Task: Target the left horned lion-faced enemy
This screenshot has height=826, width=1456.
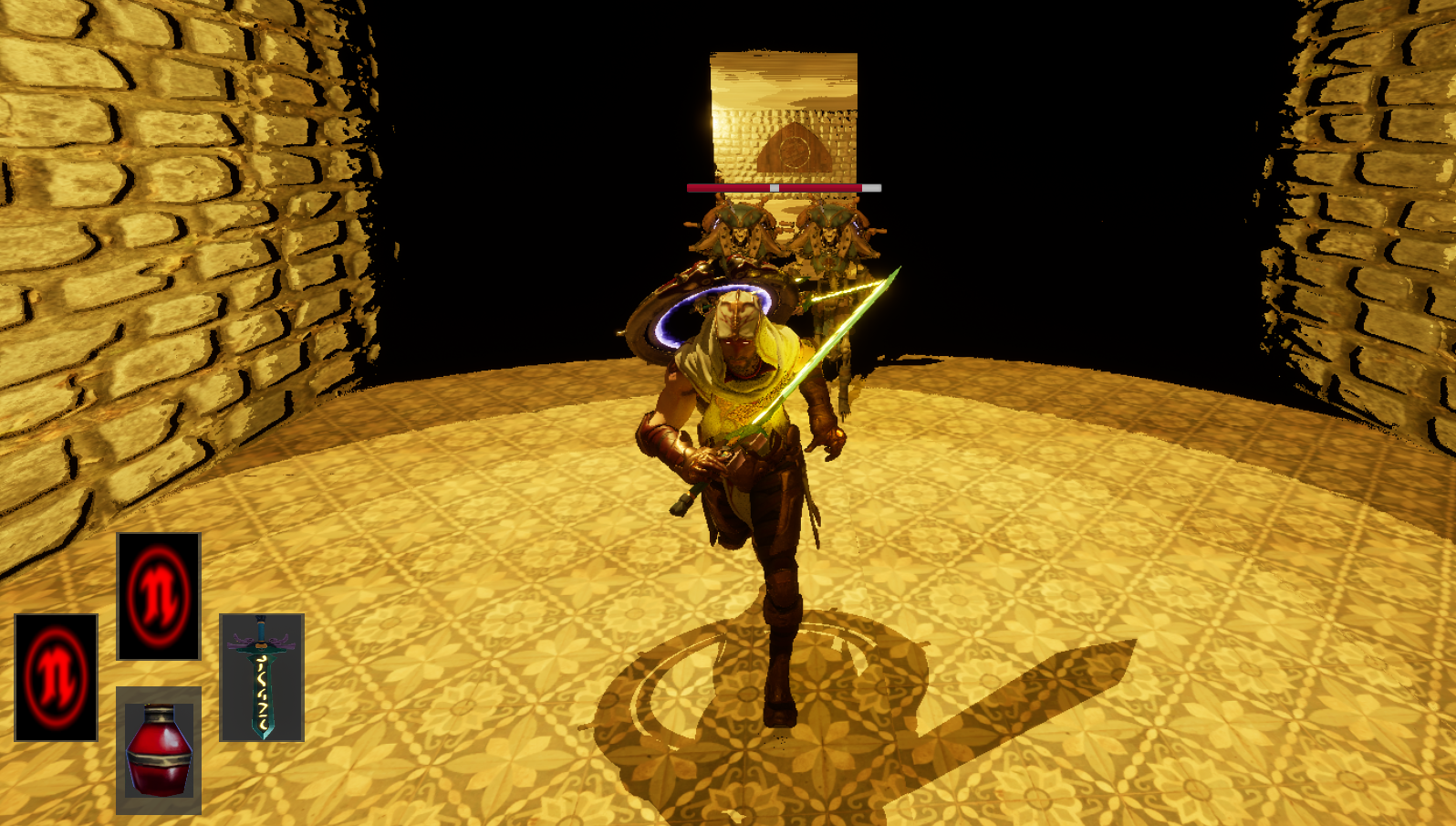Action: pos(741,237)
